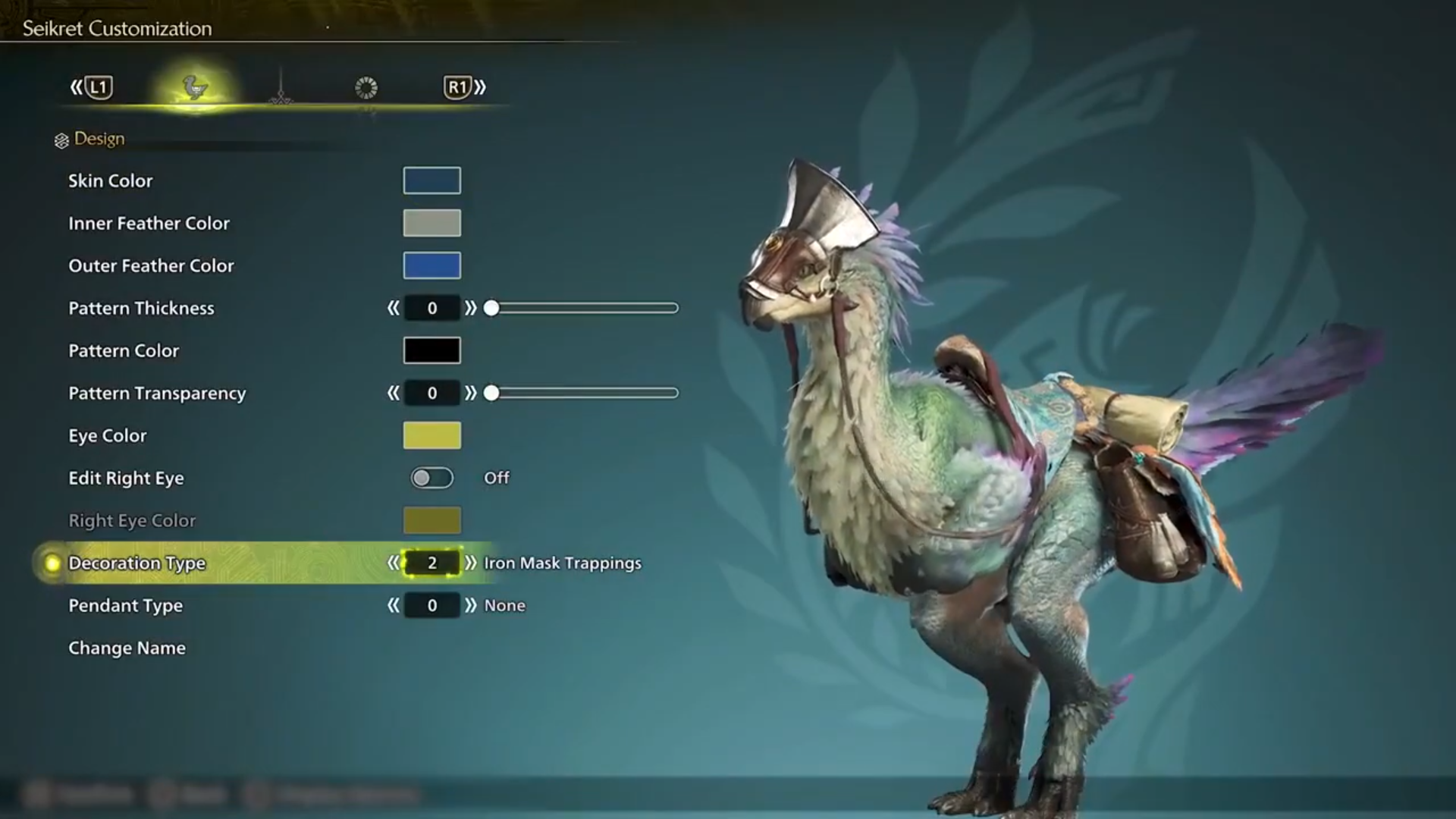This screenshot has width=1456, height=819.
Task: Click the Iron Mask Trappings label
Action: point(563,563)
